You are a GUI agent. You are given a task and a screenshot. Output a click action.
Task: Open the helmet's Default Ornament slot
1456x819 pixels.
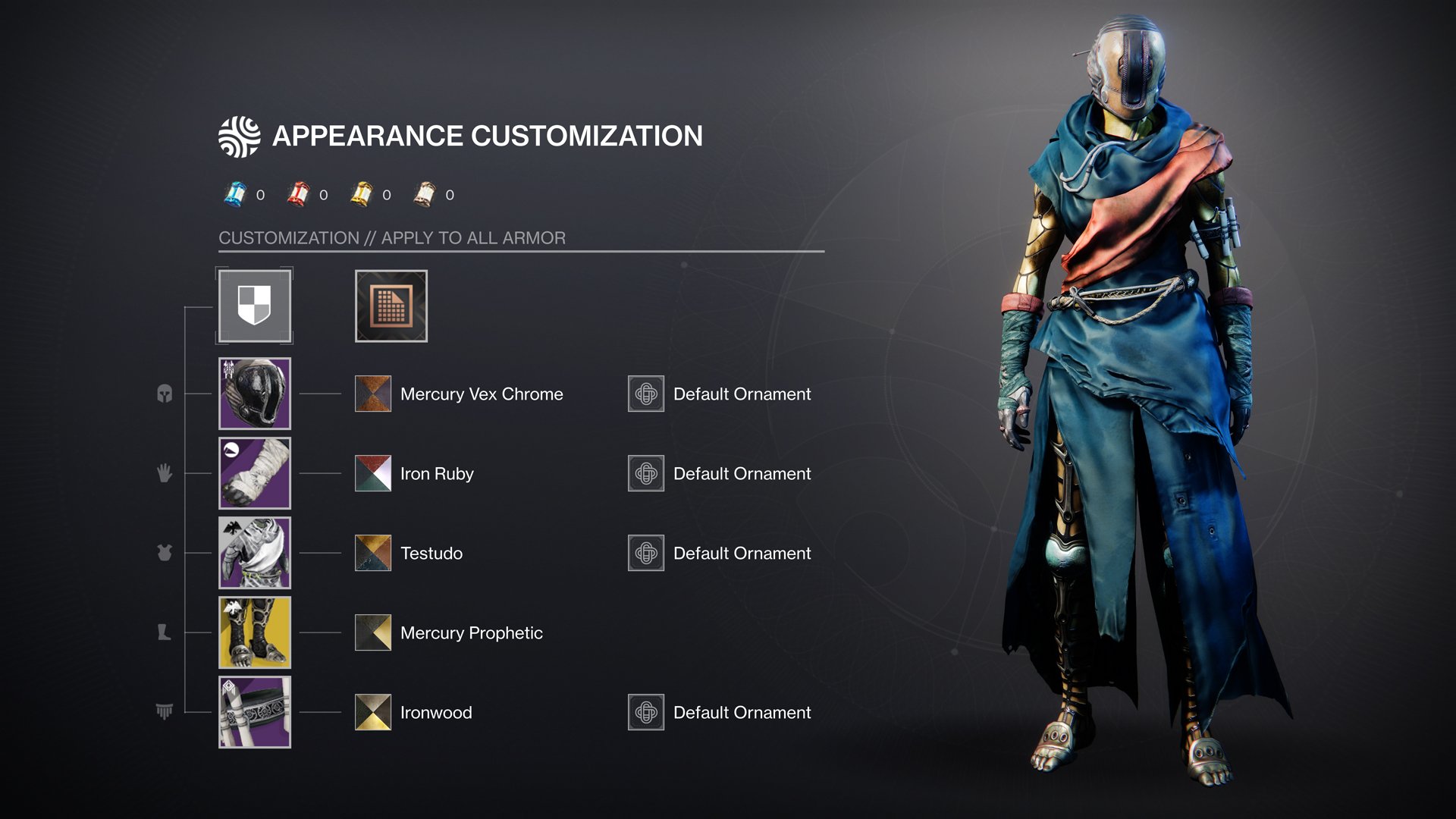646,394
